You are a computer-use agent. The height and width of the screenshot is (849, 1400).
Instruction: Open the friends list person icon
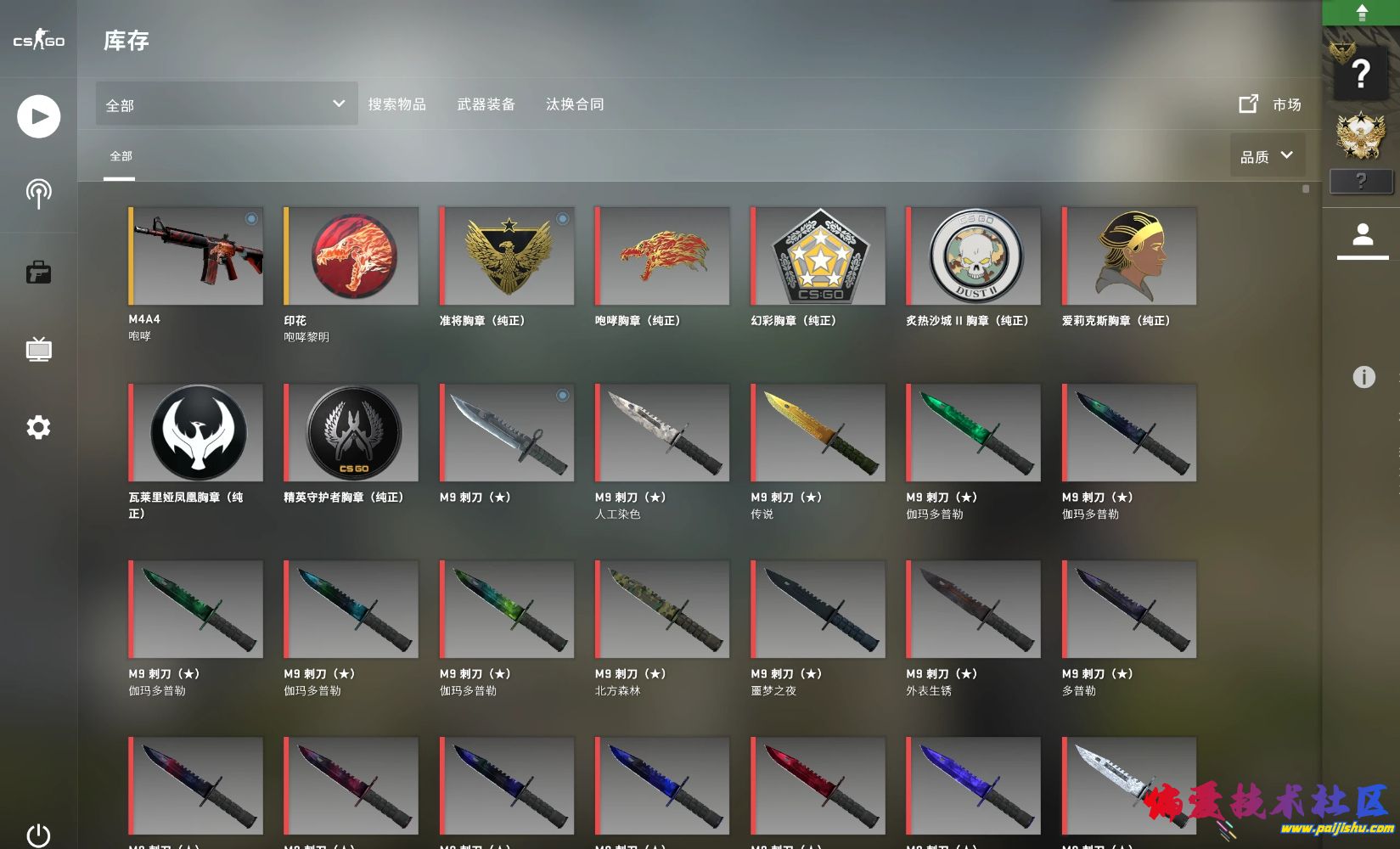click(1363, 234)
